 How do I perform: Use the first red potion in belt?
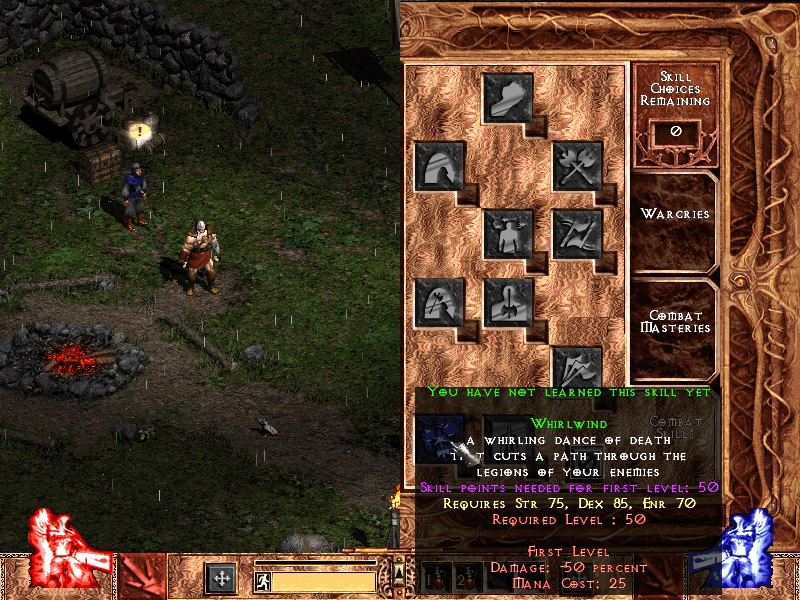coord(432,579)
